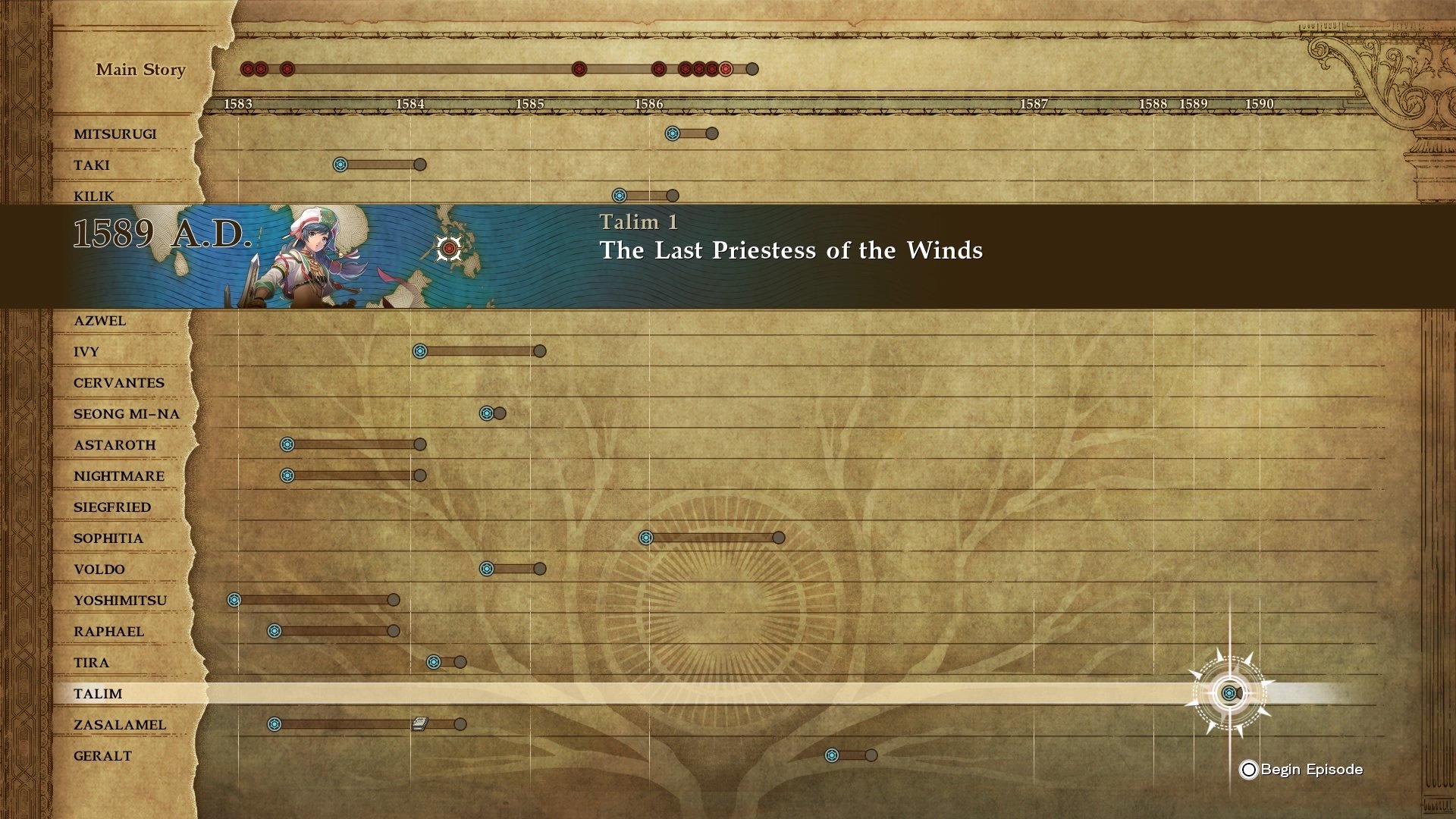Select the Main Story timeline row

point(141,69)
